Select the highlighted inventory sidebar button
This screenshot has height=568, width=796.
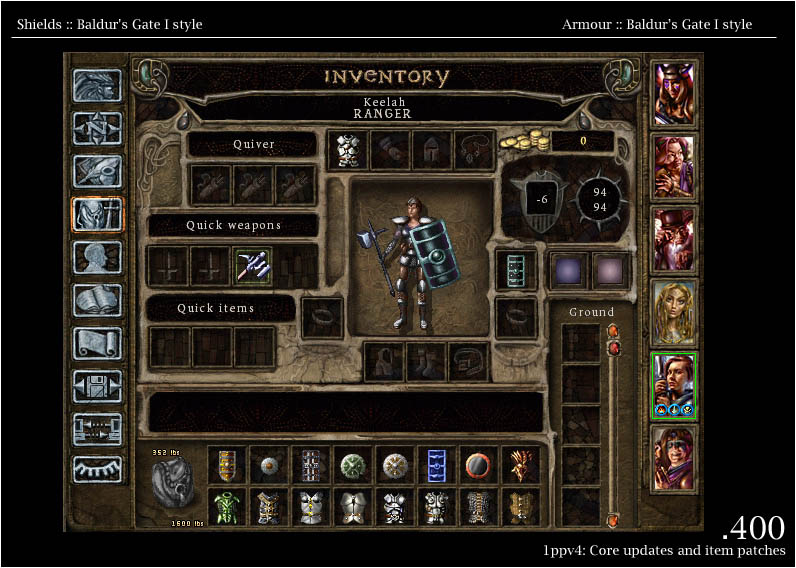click(97, 214)
